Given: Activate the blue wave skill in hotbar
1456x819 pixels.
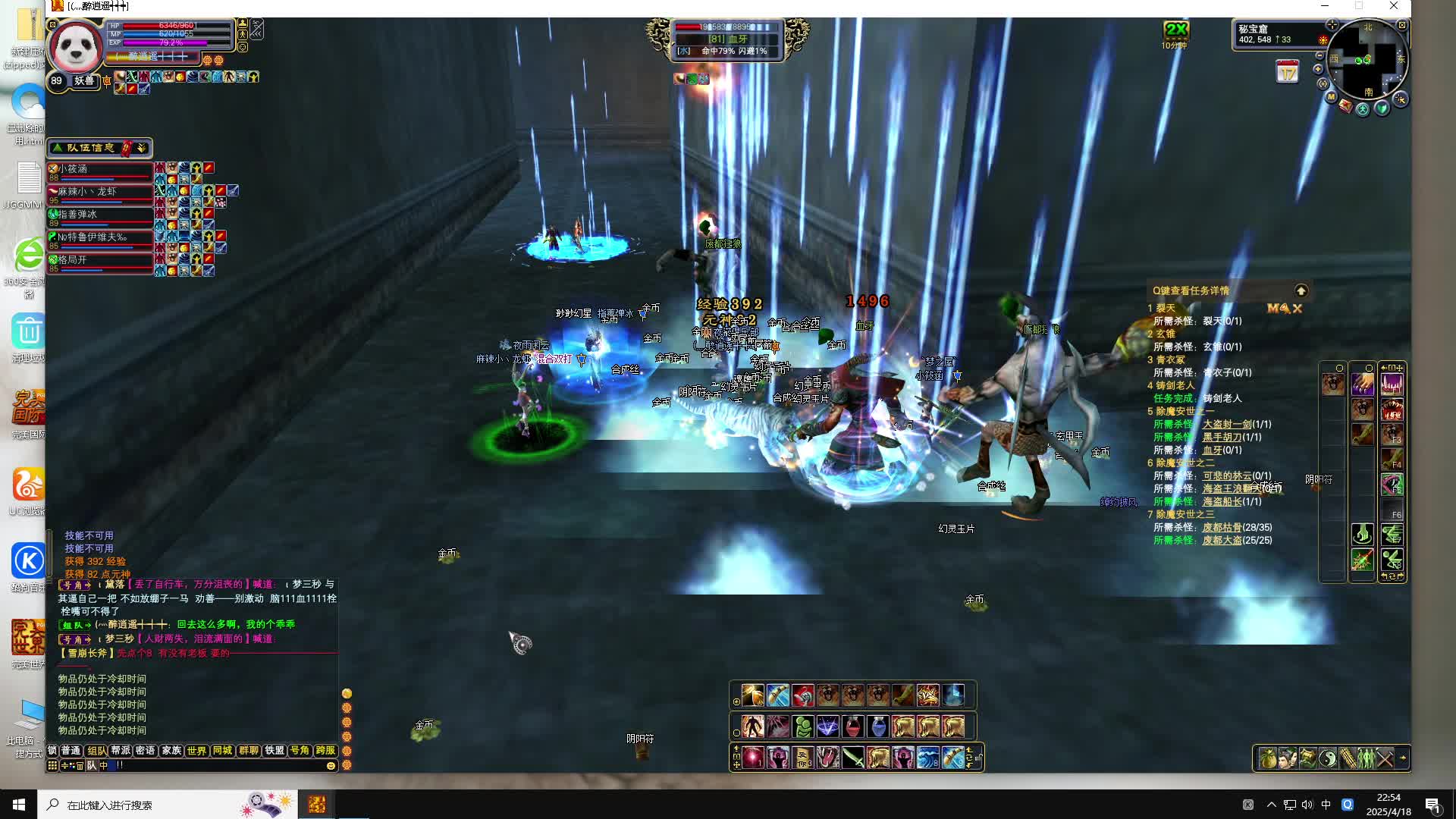Looking at the screenshot, I should (927, 758).
